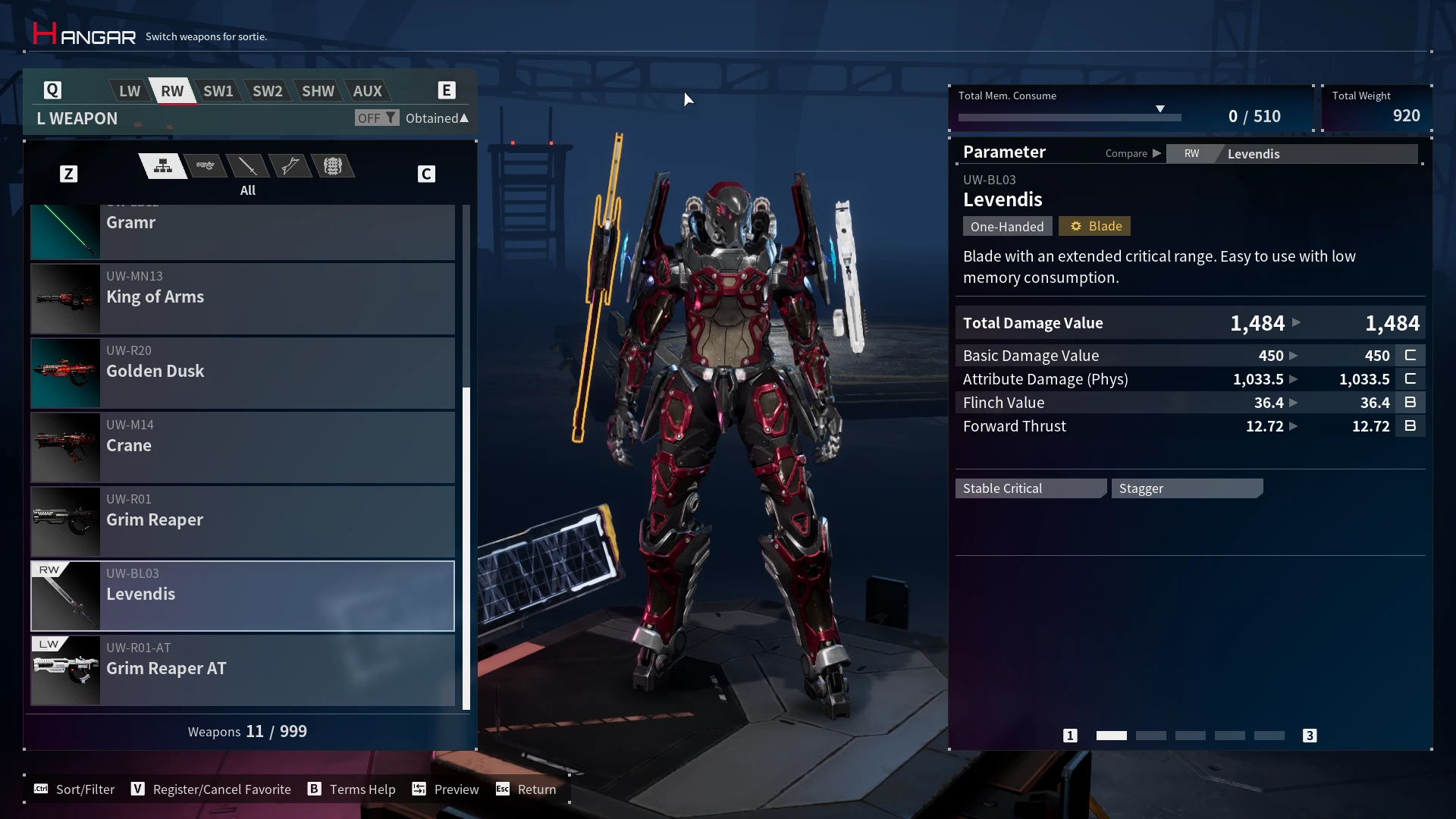Choose the SHW tab

318,91
